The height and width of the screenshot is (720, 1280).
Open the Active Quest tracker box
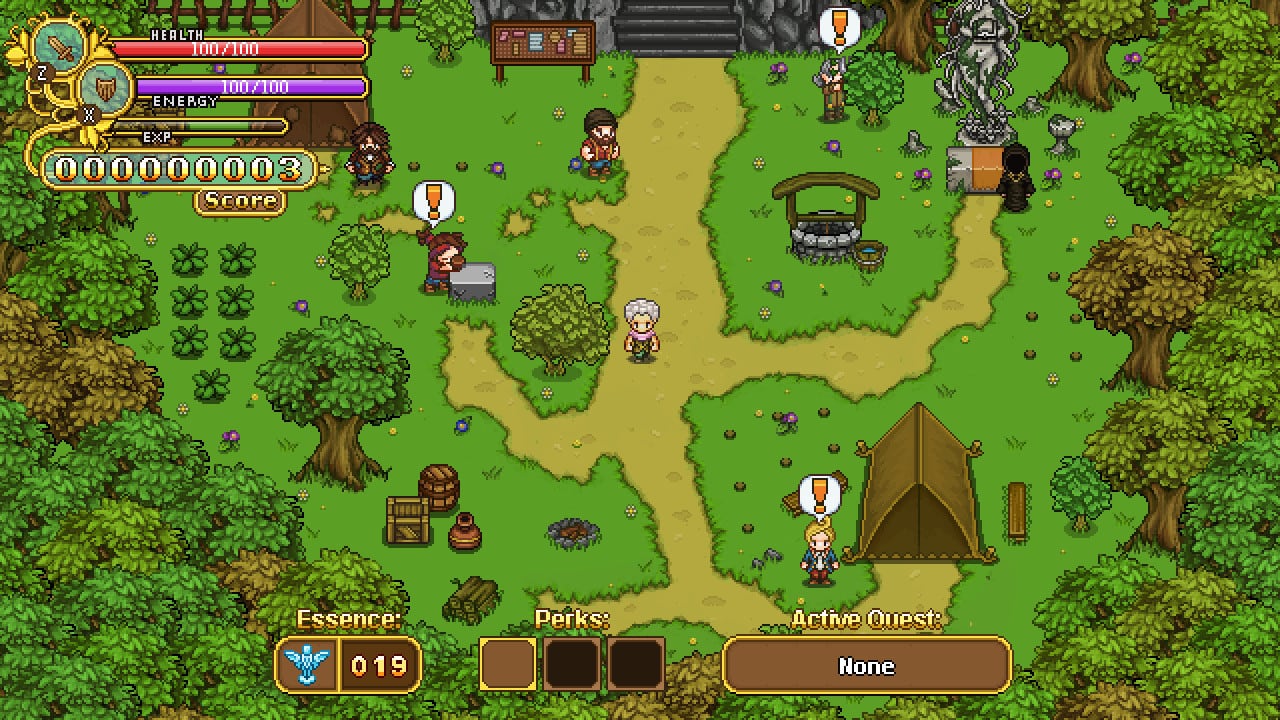tap(866, 666)
